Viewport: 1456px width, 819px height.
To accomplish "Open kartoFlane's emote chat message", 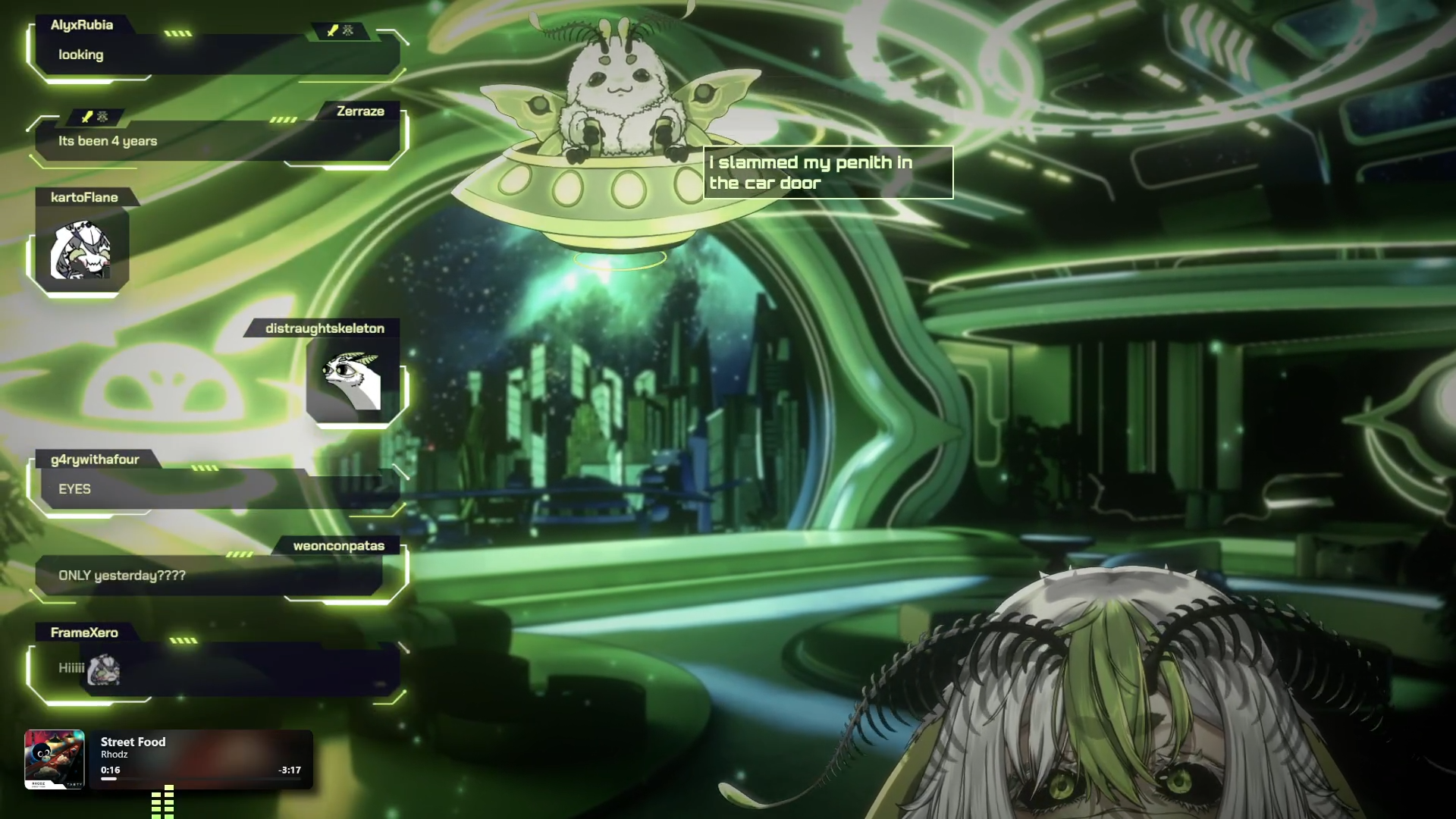I will point(81,250).
